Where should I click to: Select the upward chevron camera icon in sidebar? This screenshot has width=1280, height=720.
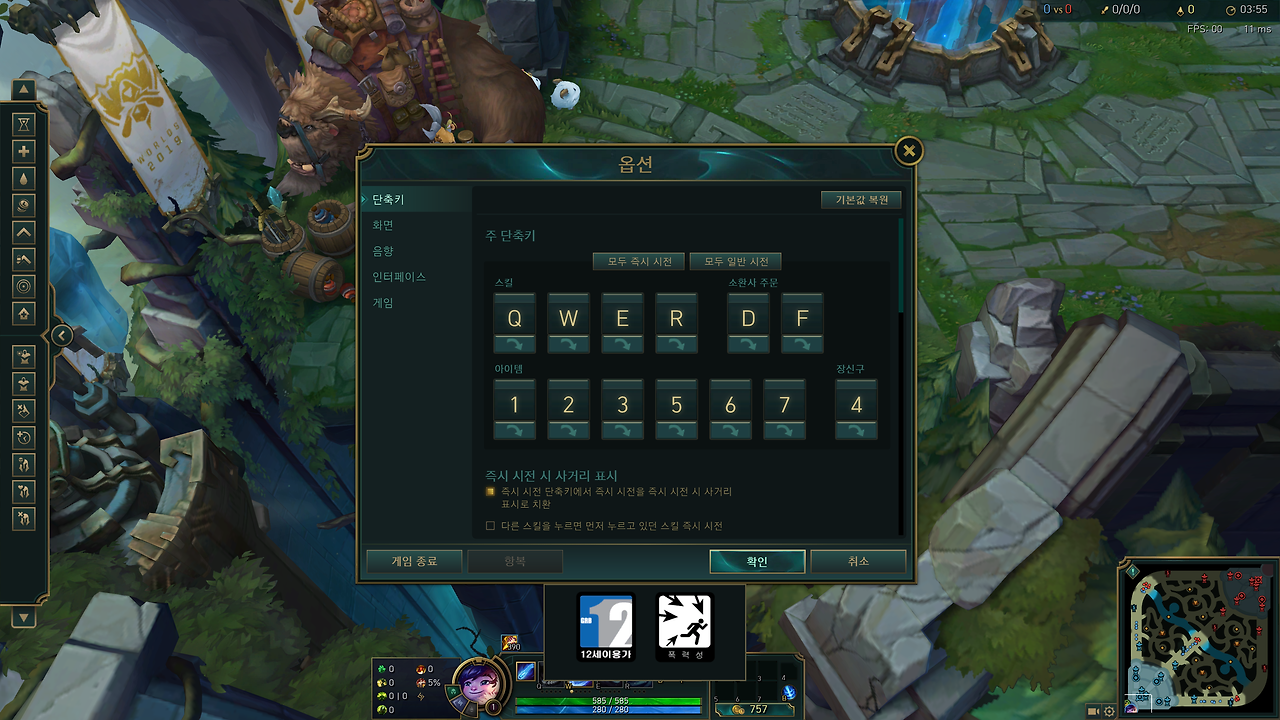(23, 232)
